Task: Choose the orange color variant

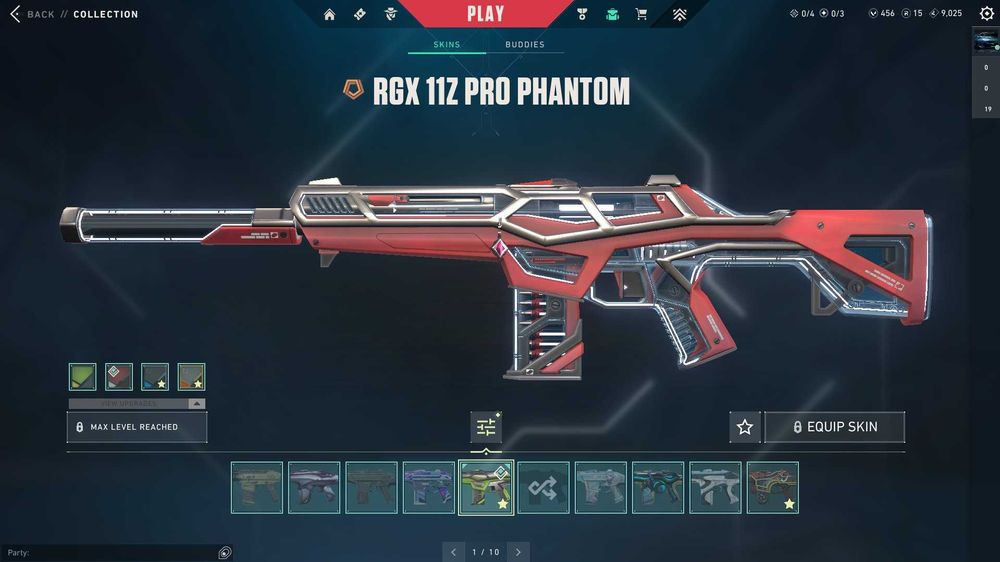Action: click(x=191, y=376)
